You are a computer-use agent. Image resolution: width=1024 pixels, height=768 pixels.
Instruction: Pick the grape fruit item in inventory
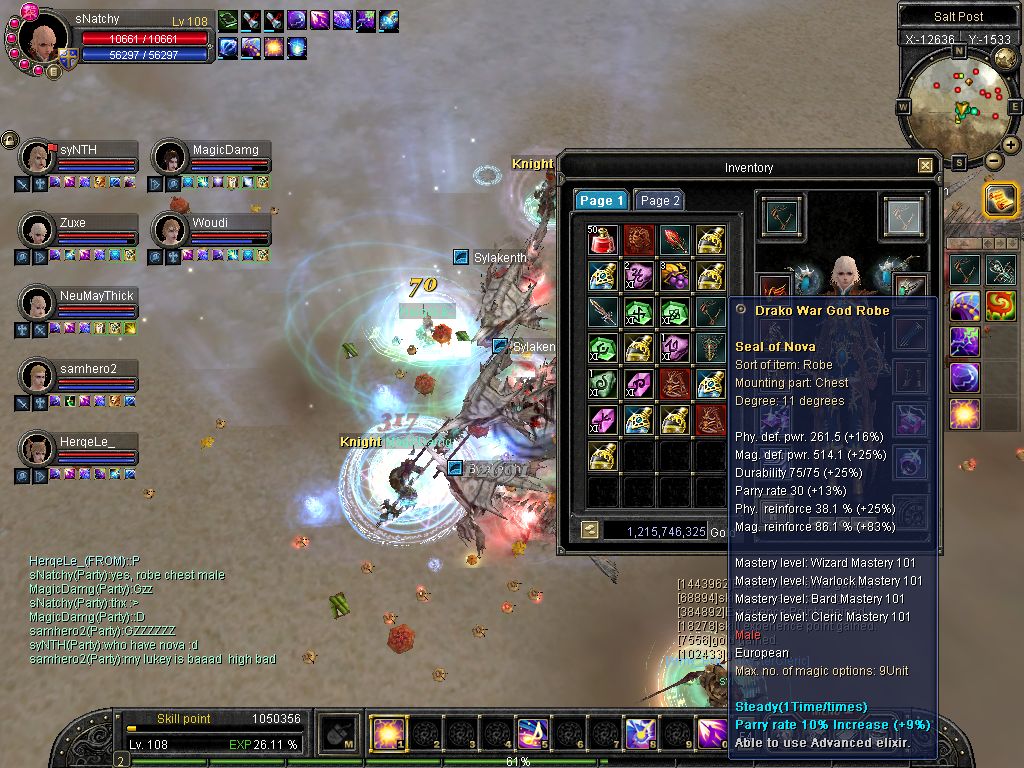[x=674, y=275]
